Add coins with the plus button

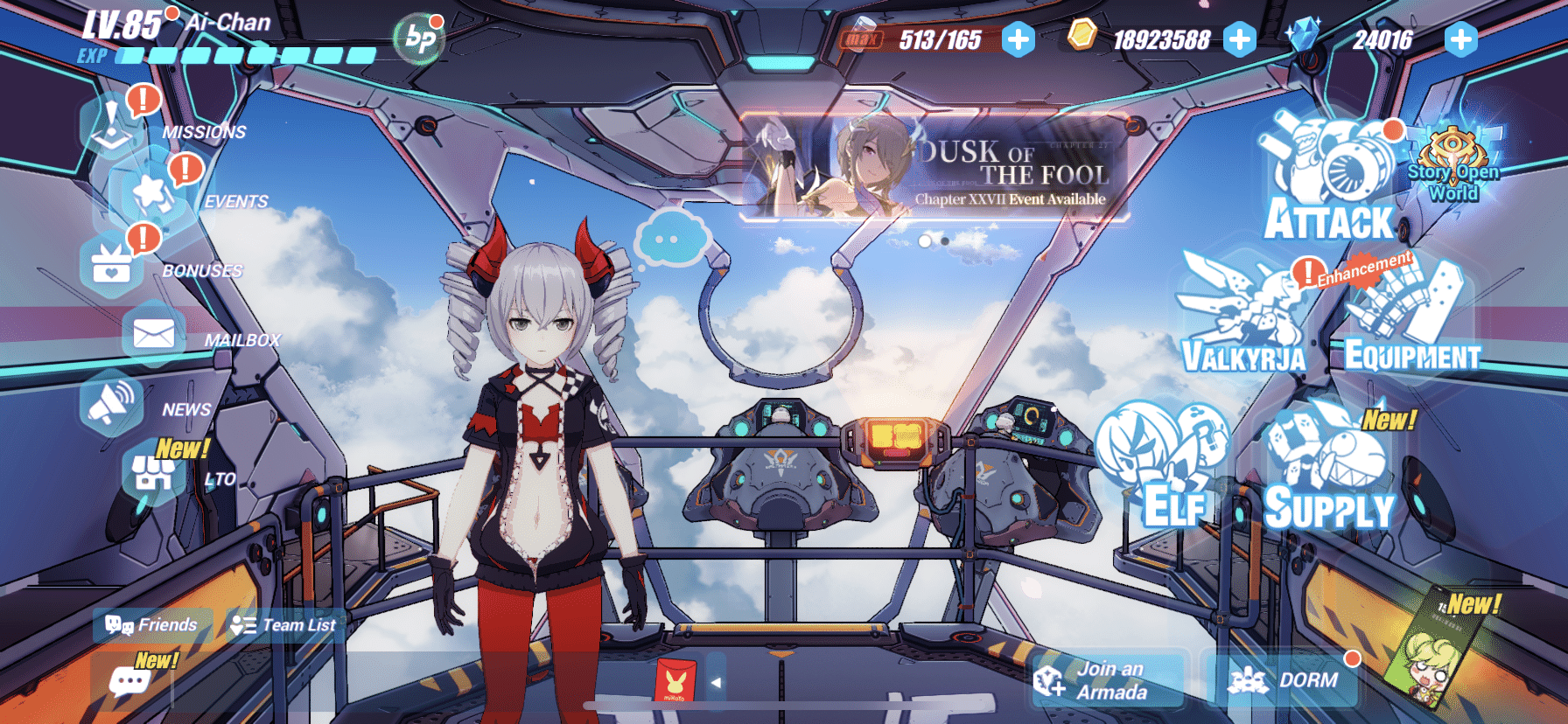pos(1239,39)
